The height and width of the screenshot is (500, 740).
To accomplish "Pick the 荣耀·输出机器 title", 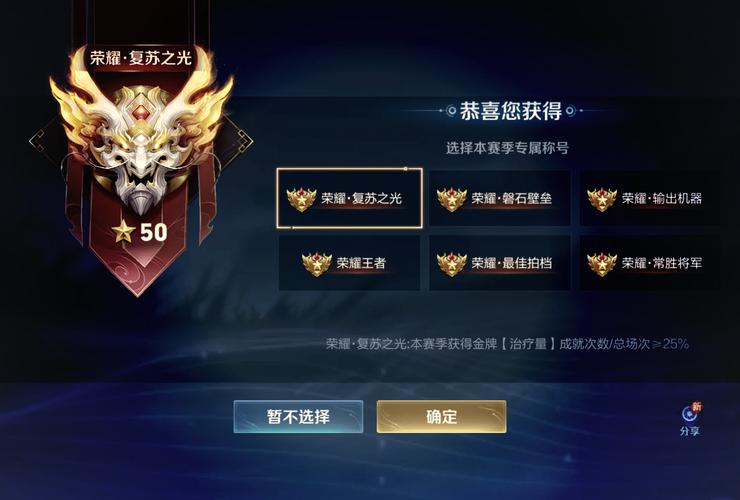I will click(x=649, y=198).
